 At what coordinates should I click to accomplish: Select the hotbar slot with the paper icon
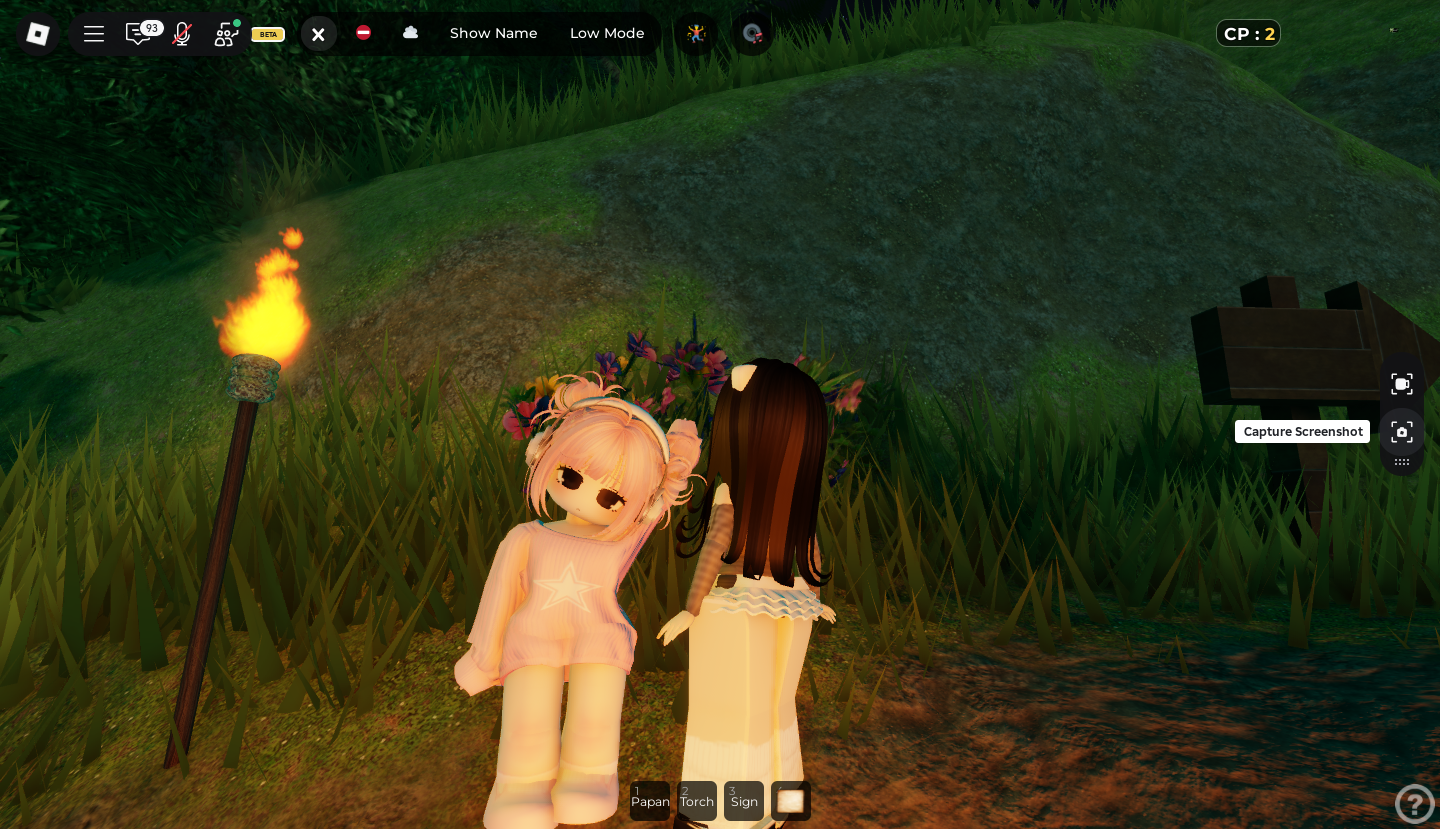(791, 800)
